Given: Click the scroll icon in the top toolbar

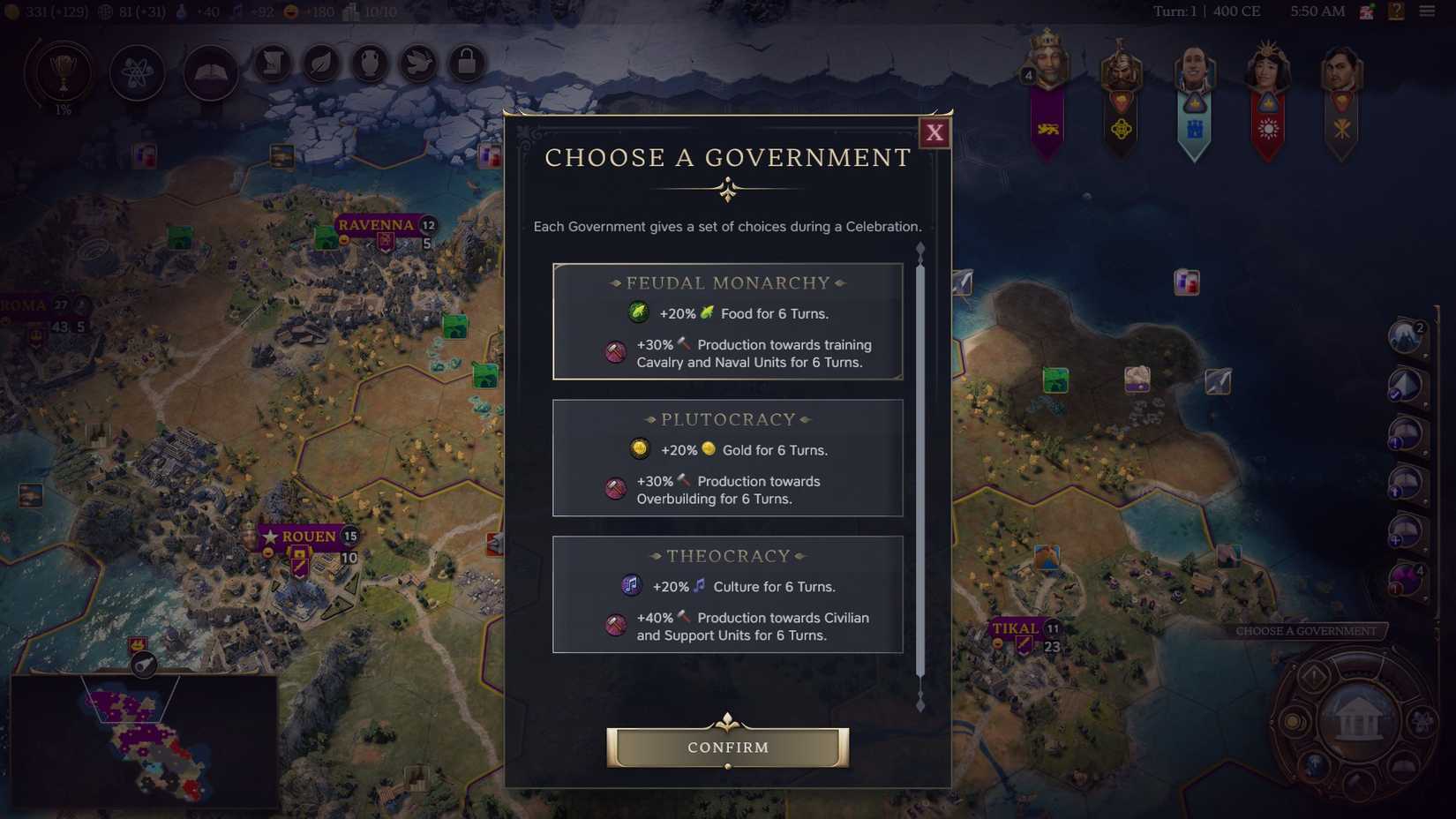Looking at the screenshot, I should [273, 64].
